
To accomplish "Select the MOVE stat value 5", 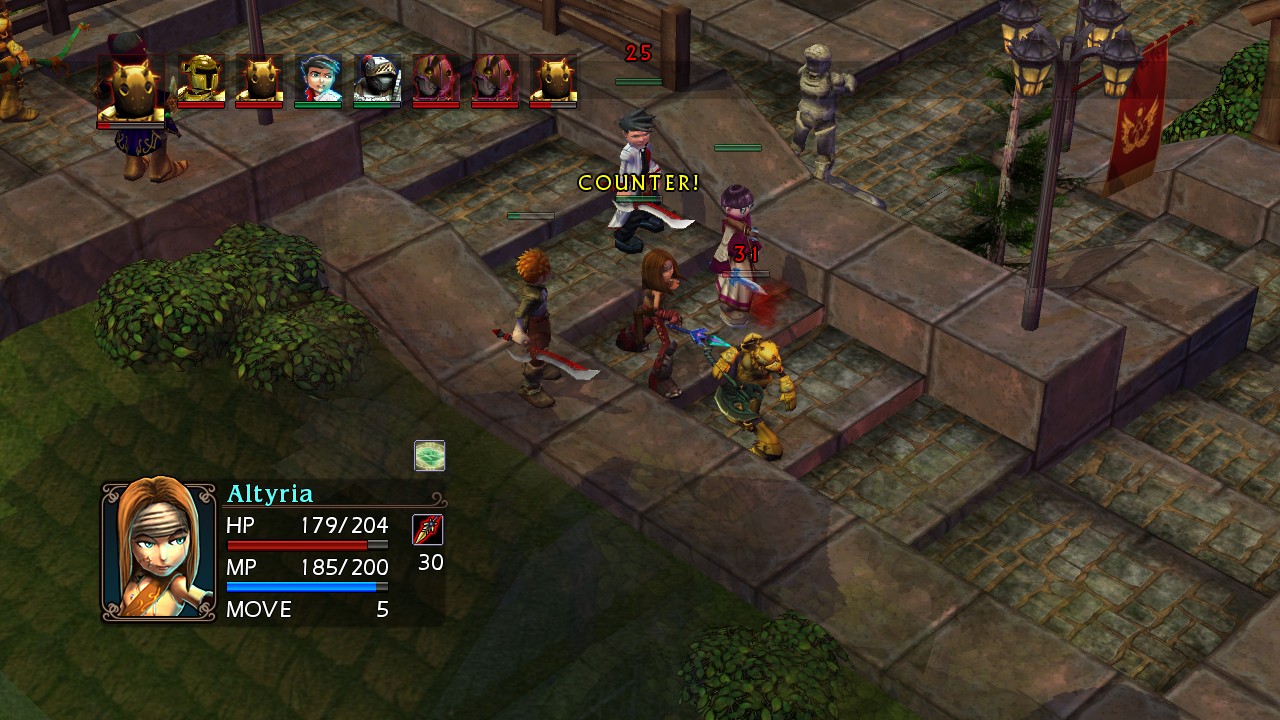I will click(x=380, y=610).
